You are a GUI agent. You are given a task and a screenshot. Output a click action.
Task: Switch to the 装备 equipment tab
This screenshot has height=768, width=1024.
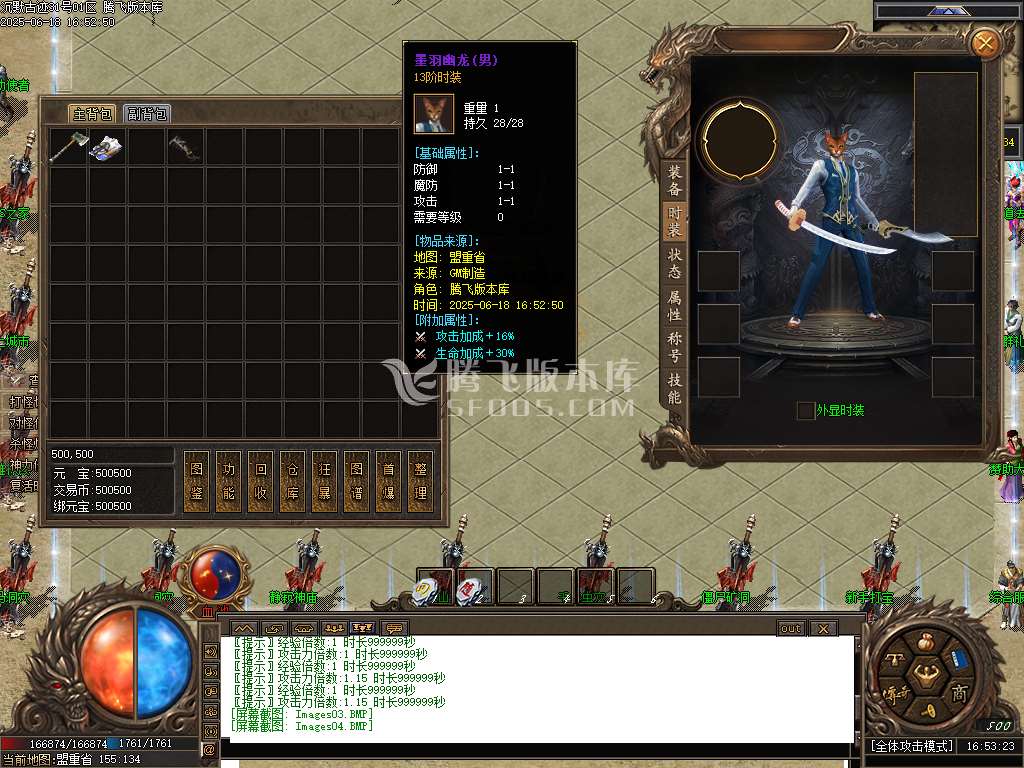tap(675, 180)
